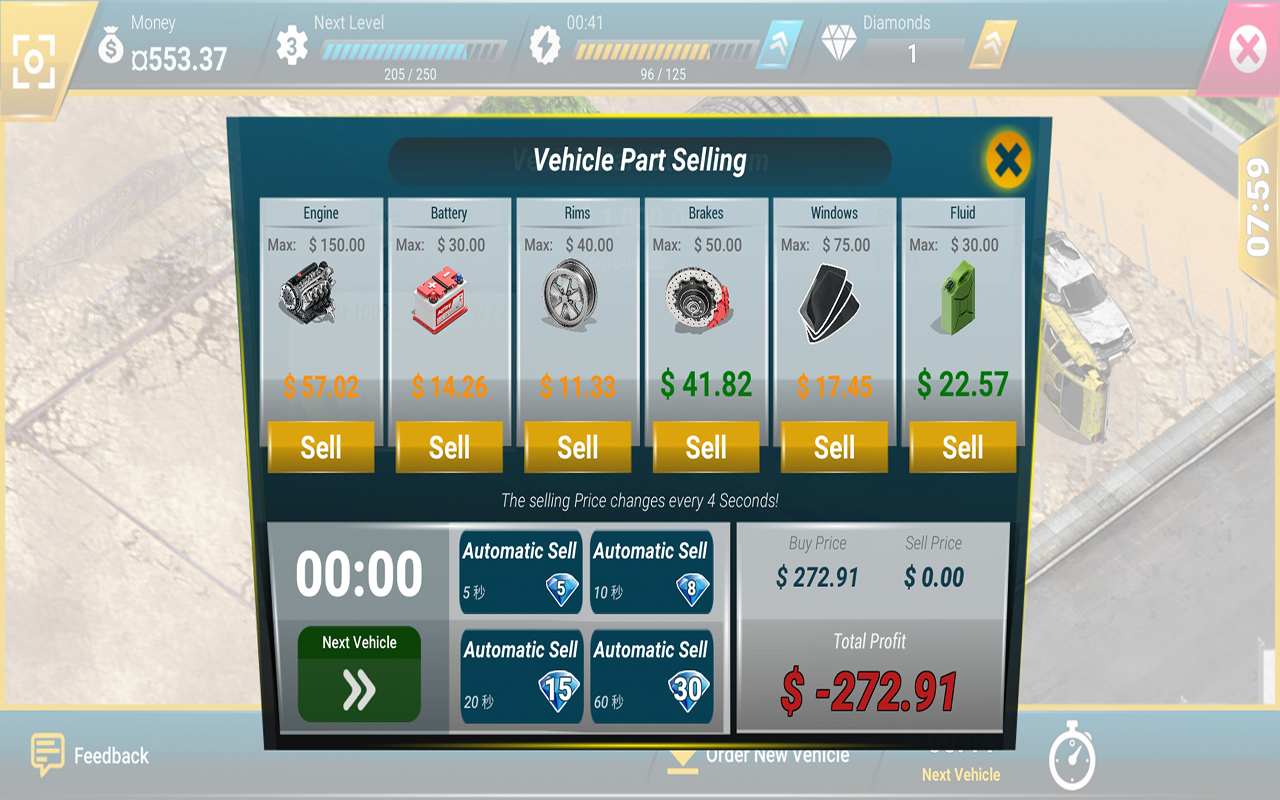This screenshot has width=1280, height=800.
Task: Sell the Fluid for $22.57
Action: coord(961,447)
